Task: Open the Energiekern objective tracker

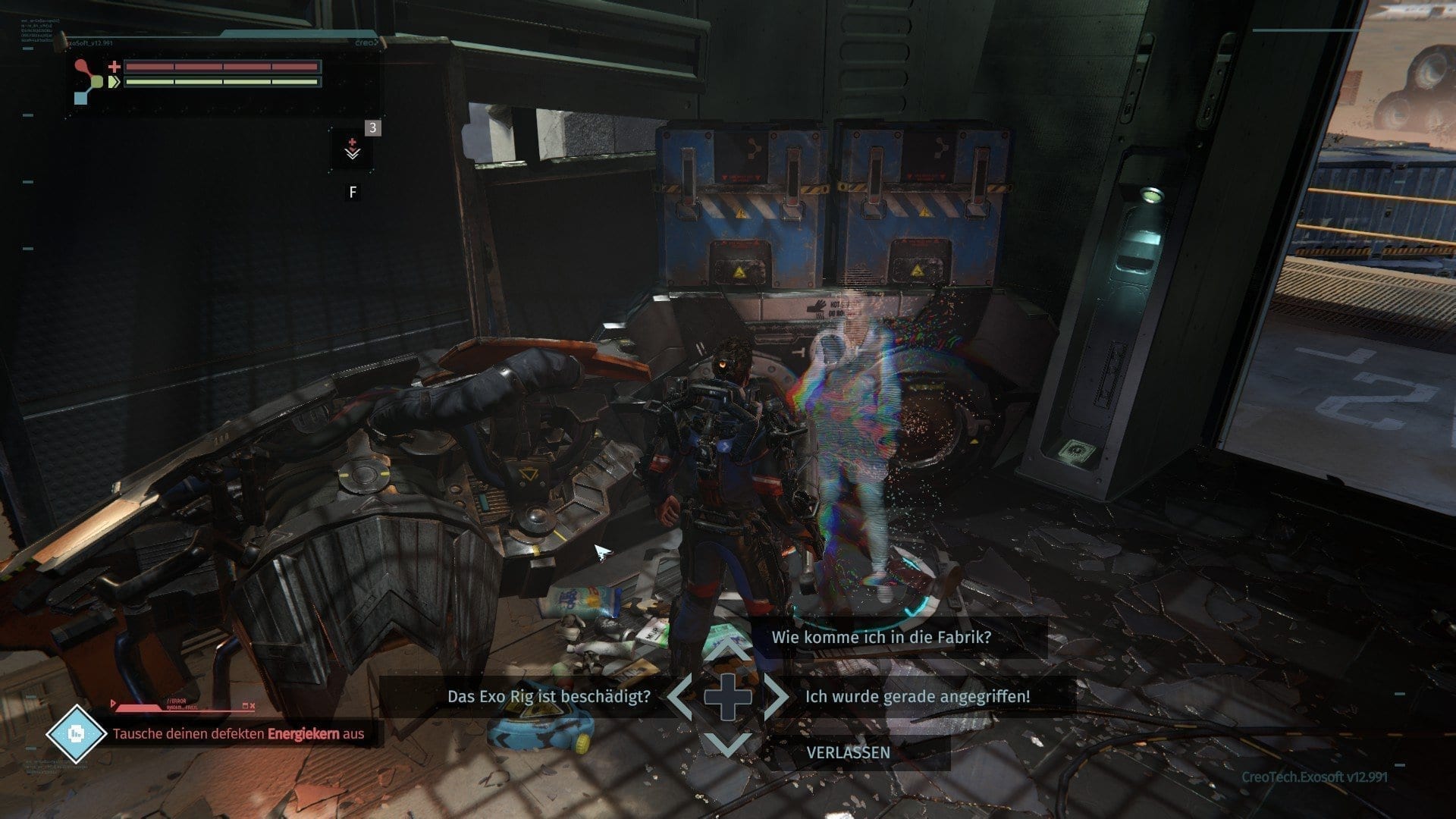Action: [238, 733]
